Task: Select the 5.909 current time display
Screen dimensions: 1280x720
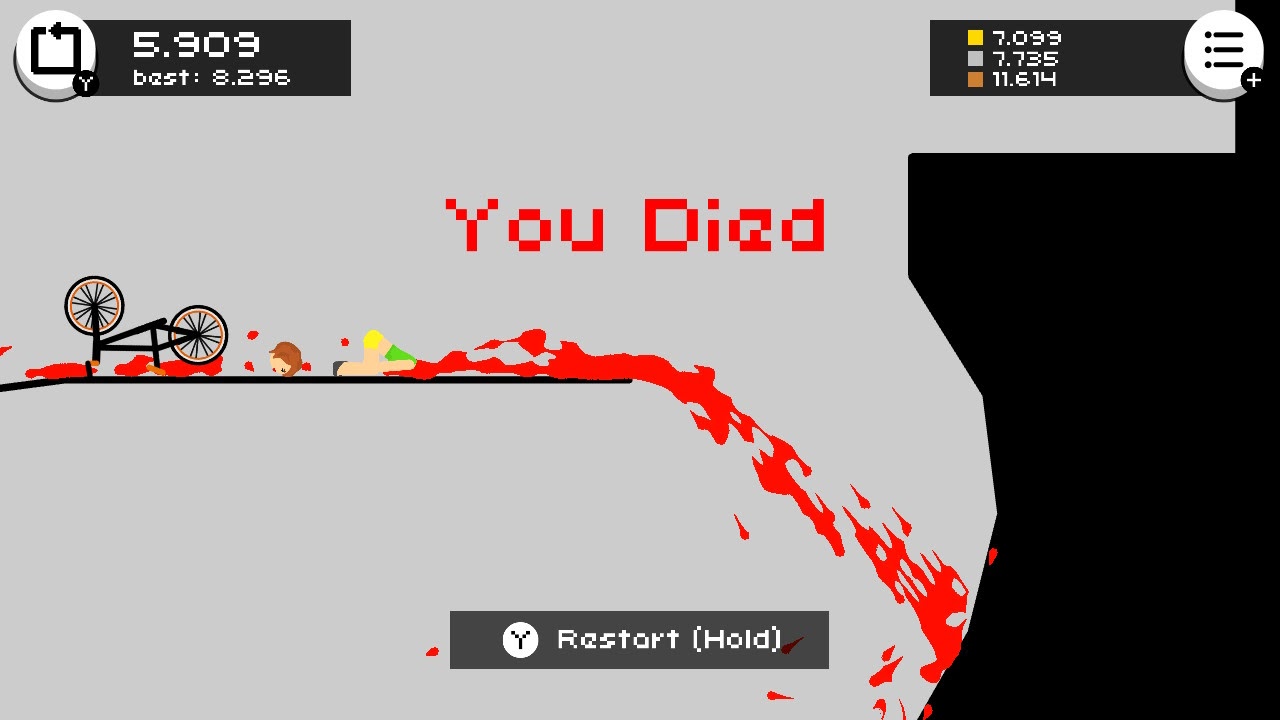Action: pos(196,44)
